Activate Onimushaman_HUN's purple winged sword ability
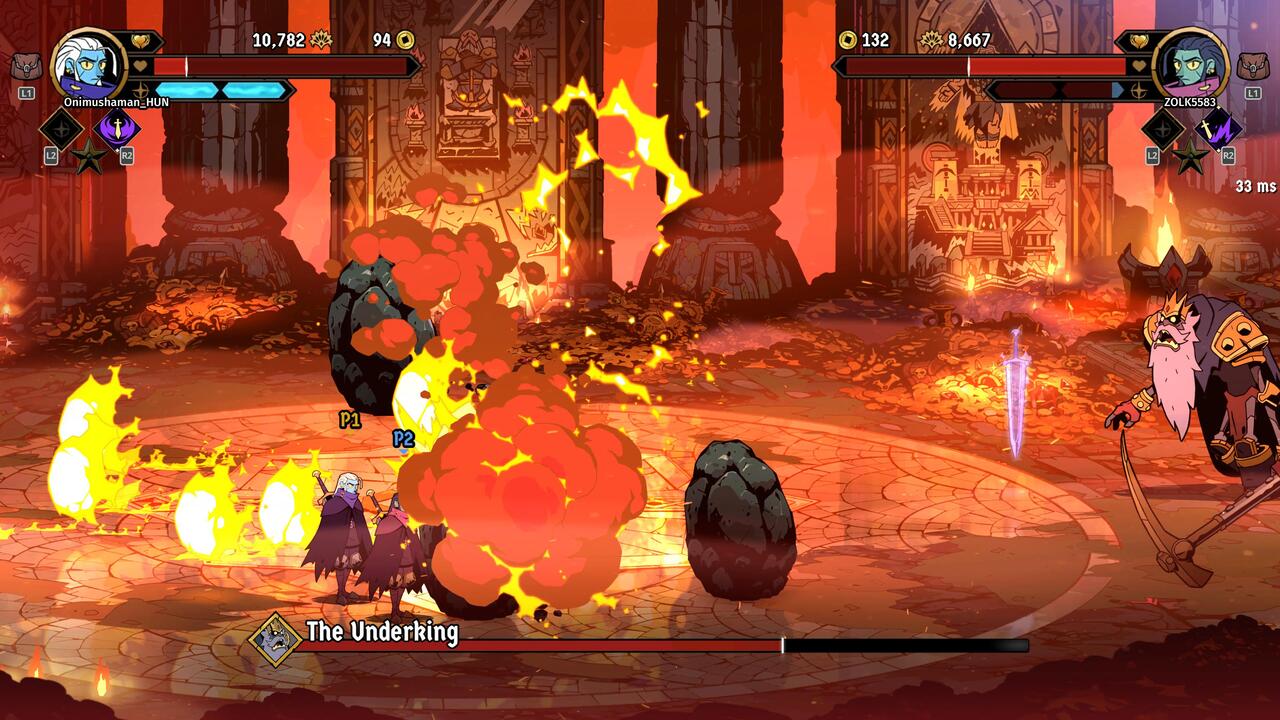This screenshot has height=720, width=1280. 117,128
